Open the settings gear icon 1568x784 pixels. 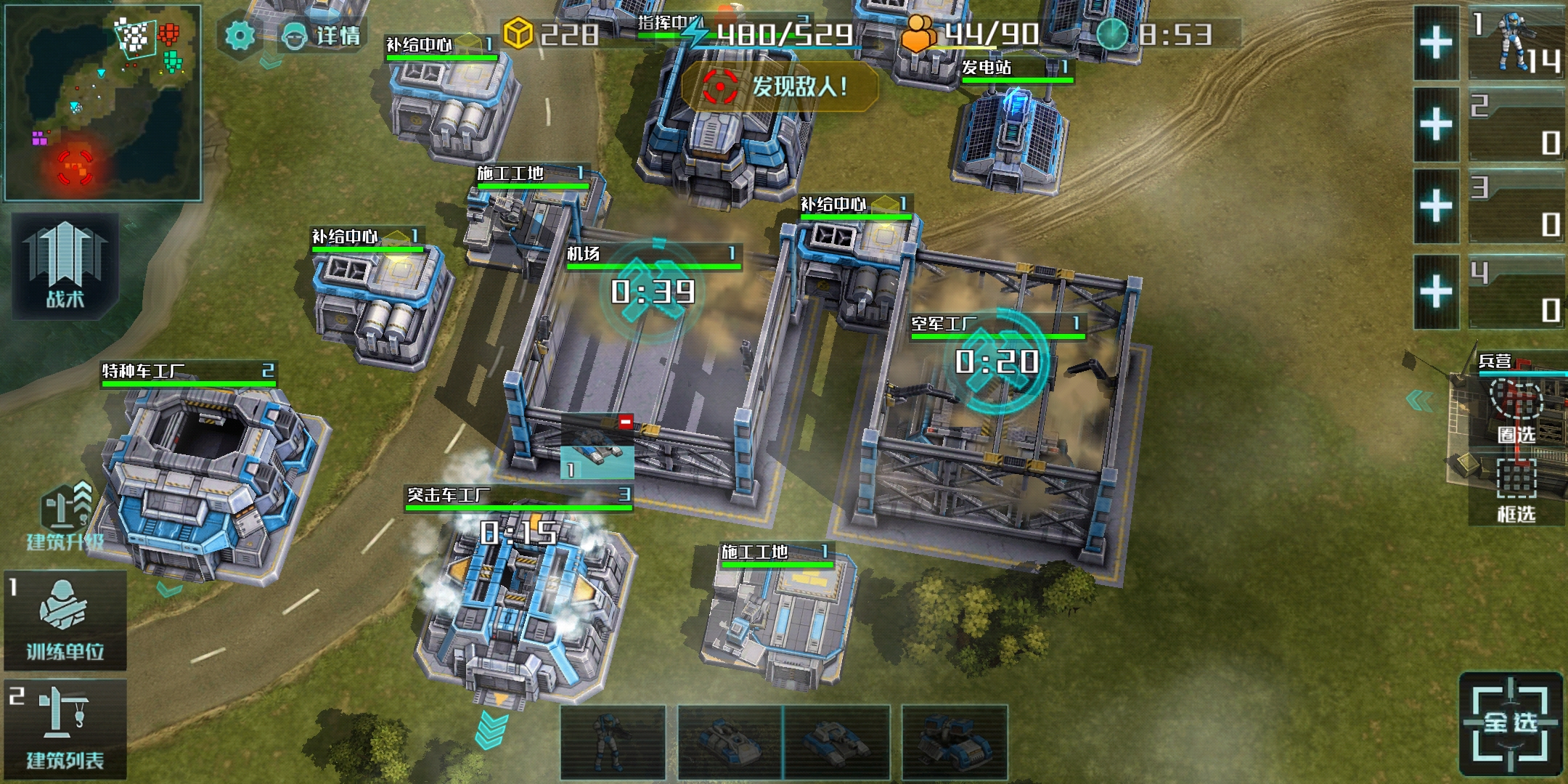coord(240,35)
